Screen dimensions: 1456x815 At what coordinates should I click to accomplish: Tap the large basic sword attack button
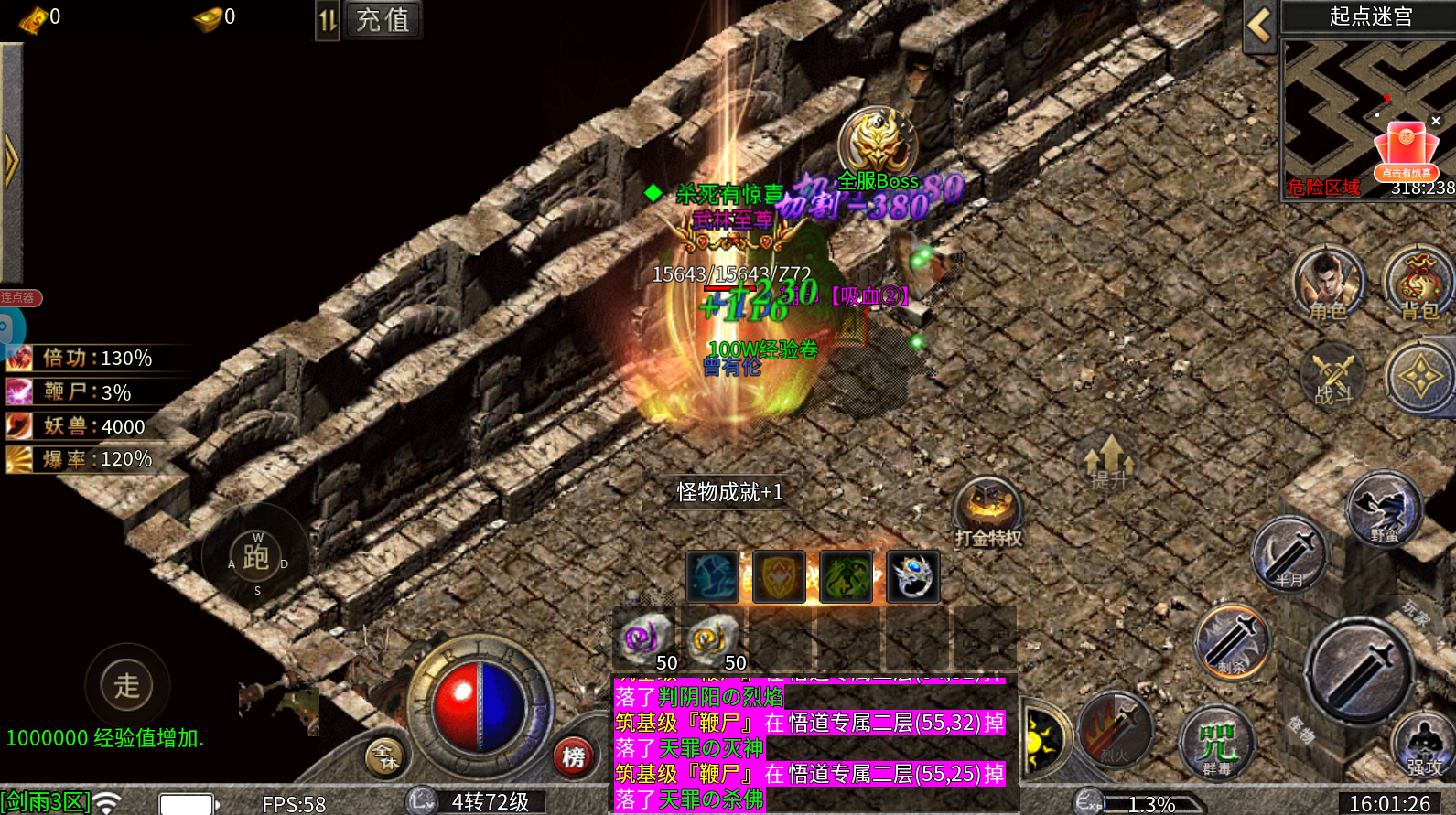click(x=1359, y=672)
